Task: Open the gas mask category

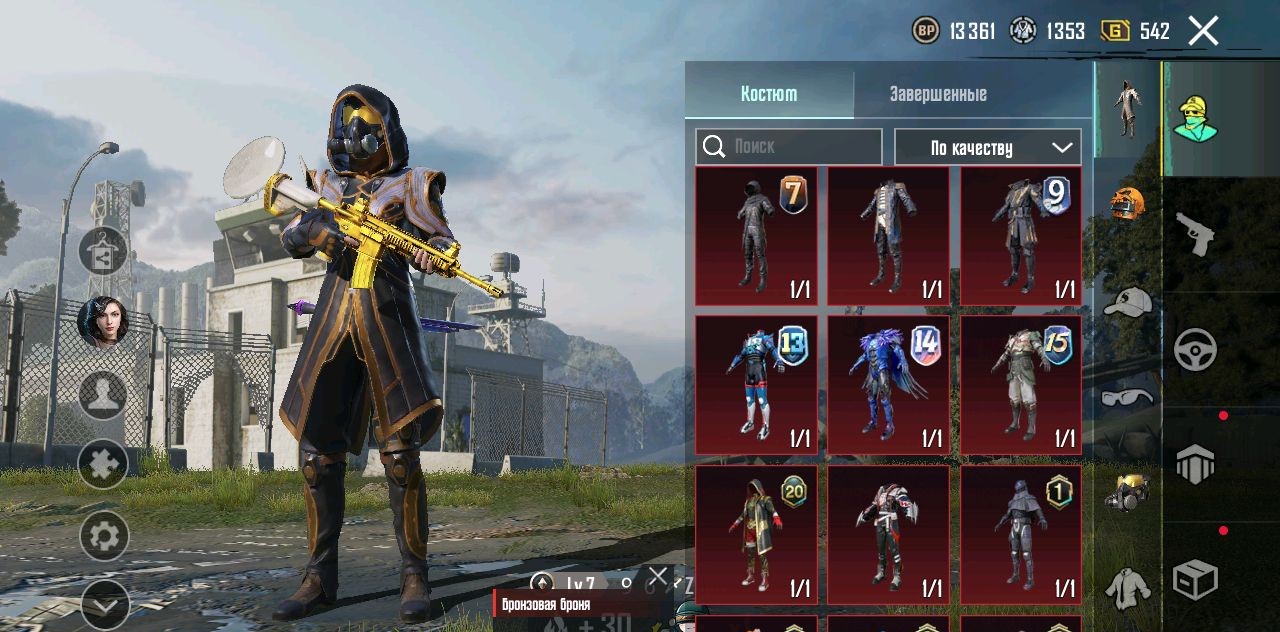Action: point(1127,492)
